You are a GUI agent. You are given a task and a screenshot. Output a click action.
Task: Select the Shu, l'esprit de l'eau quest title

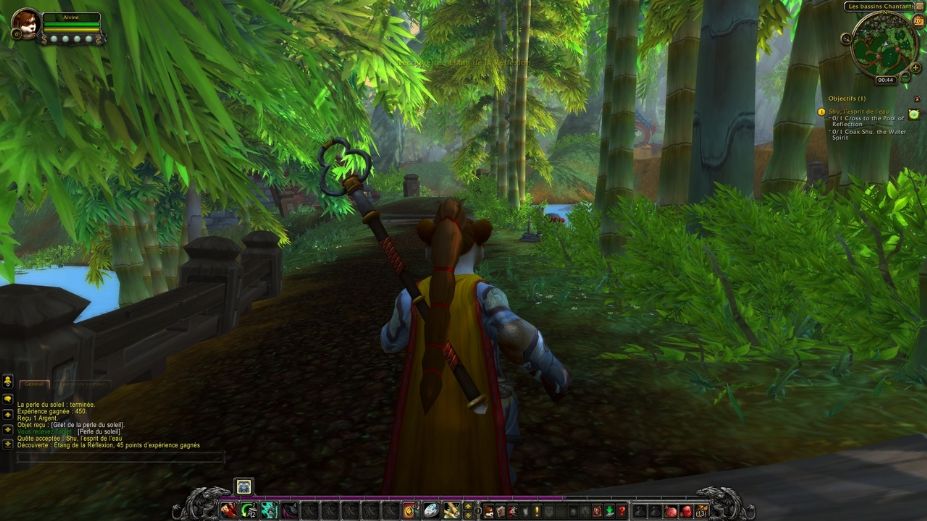859,111
